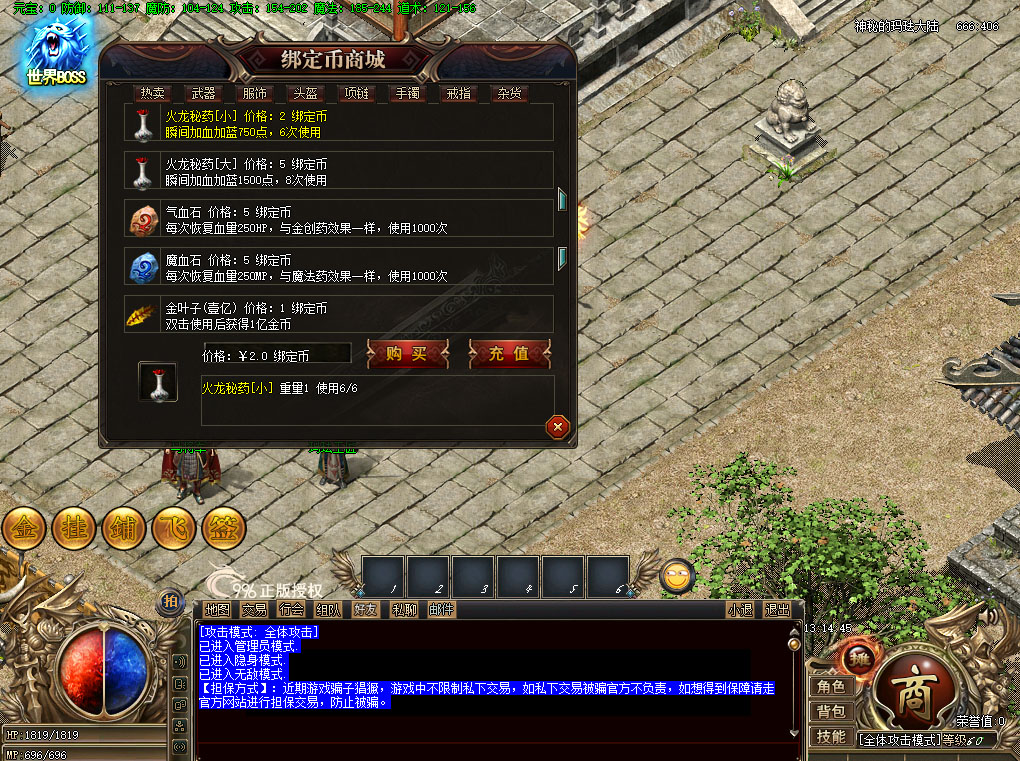This screenshot has width=1020, height=761.
Task: Buy the selected item with 购买
Action: pyautogui.click(x=406, y=353)
